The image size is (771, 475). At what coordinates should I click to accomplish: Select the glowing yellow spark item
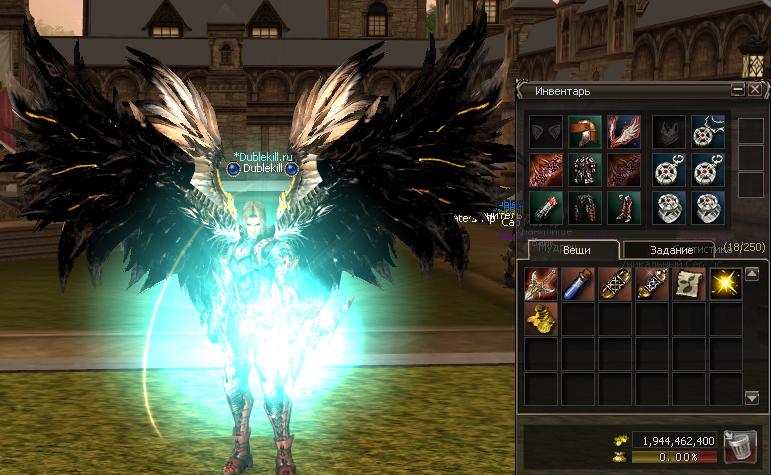tap(726, 283)
